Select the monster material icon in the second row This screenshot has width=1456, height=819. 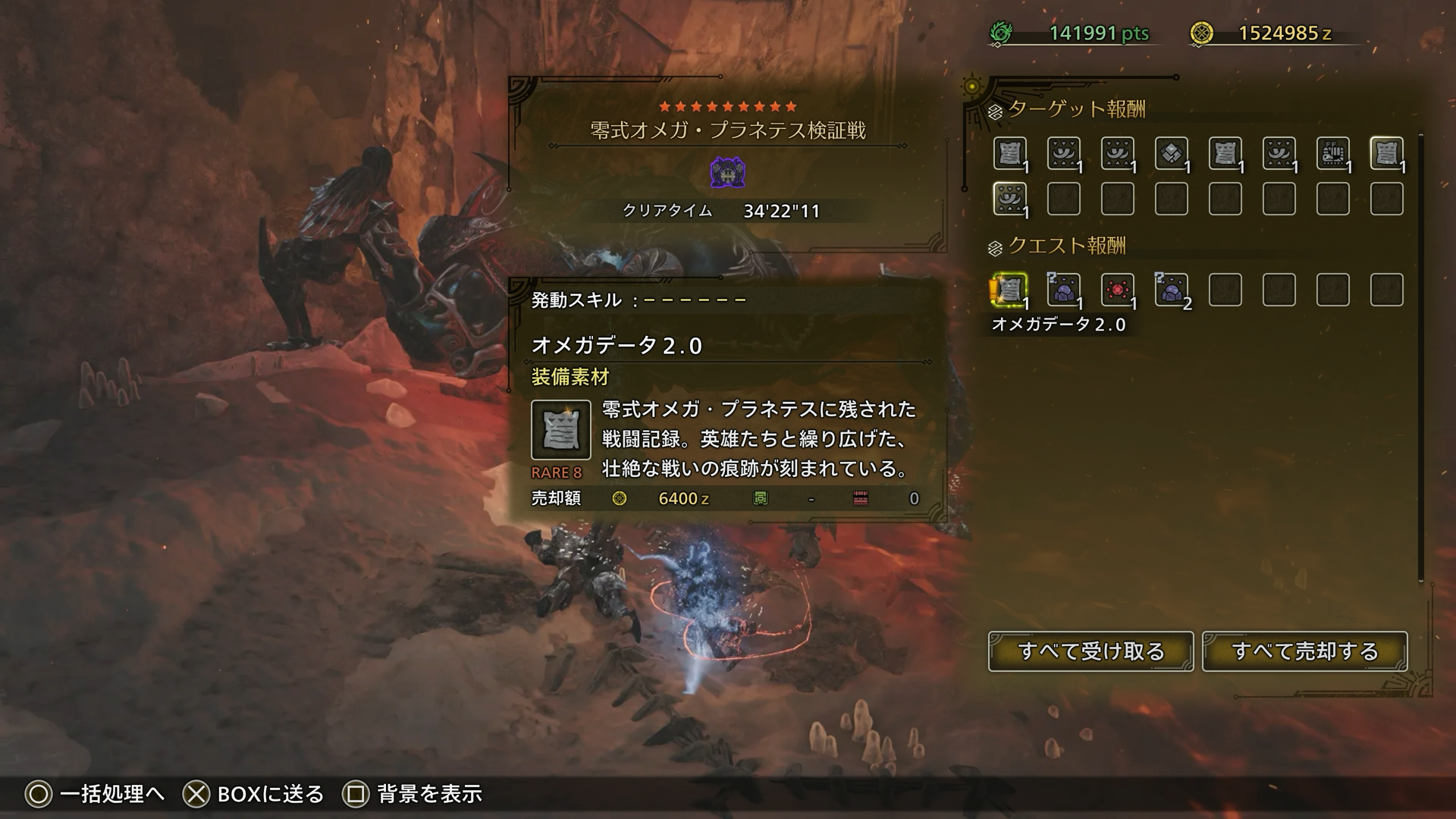click(1009, 199)
